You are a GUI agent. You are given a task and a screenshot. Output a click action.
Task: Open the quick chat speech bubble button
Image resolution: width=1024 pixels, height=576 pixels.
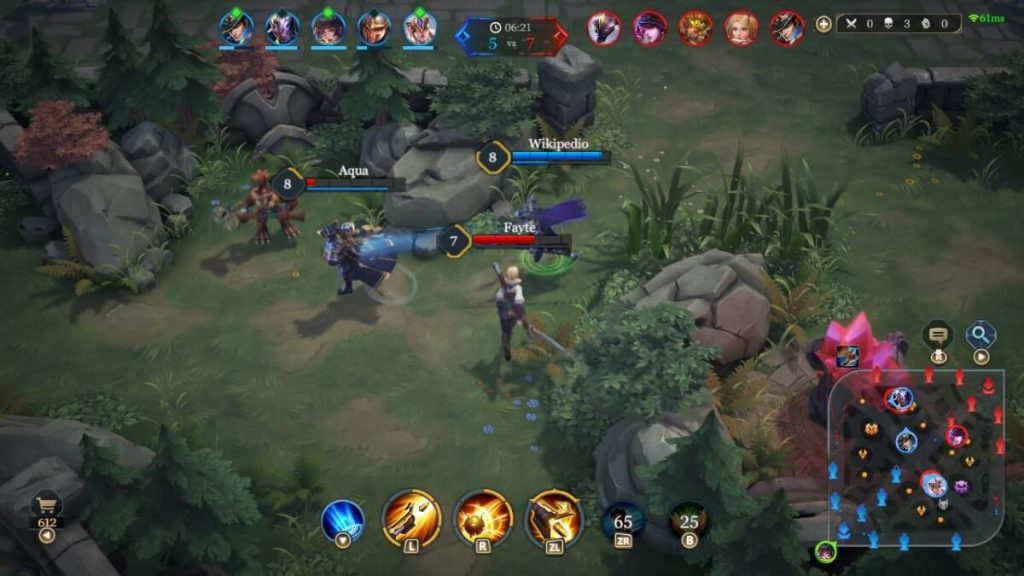938,335
